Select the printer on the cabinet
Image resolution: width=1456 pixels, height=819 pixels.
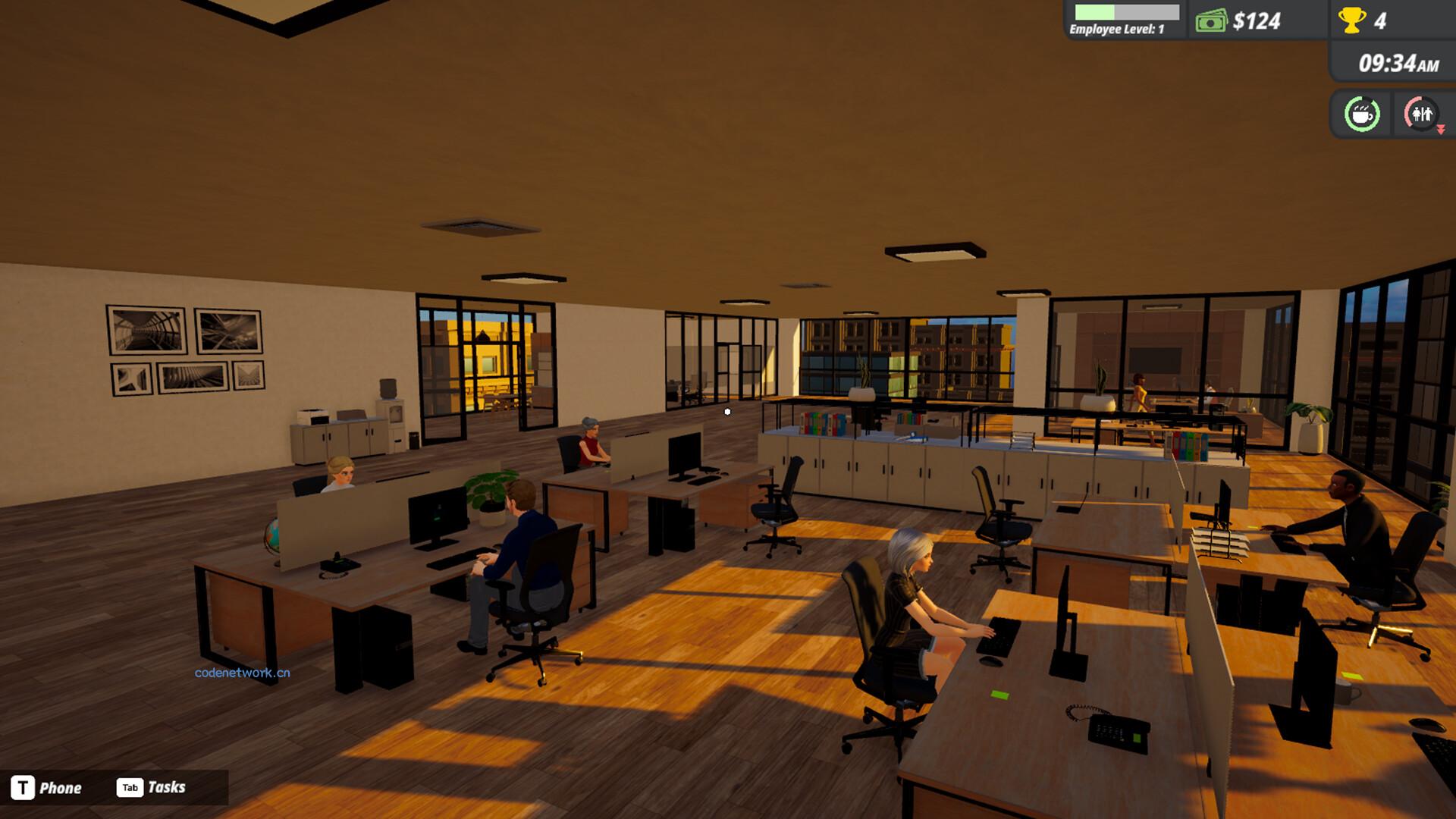pyautogui.click(x=312, y=416)
